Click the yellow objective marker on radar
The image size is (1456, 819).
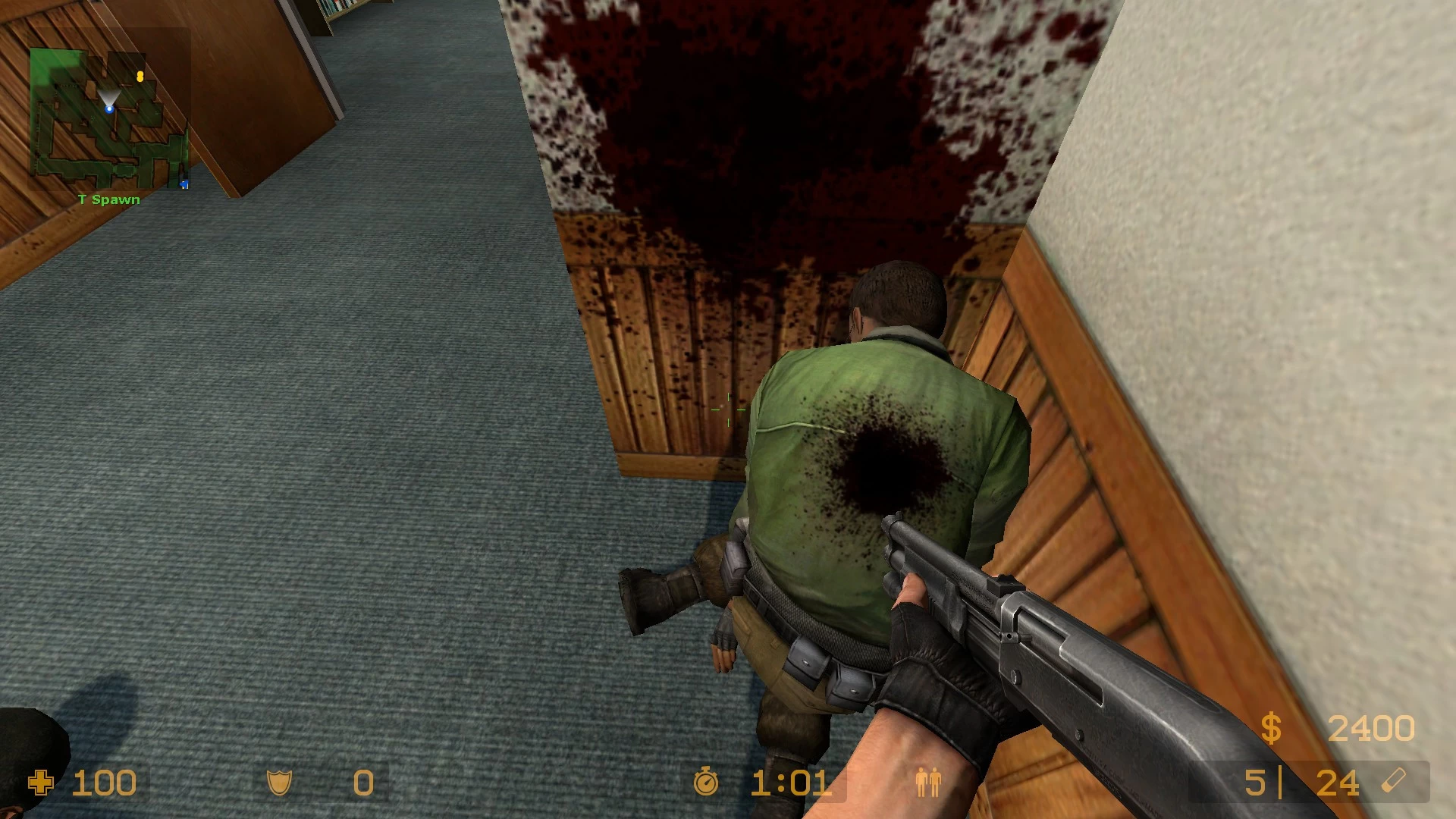pyautogui.click(x=140, y=77)
